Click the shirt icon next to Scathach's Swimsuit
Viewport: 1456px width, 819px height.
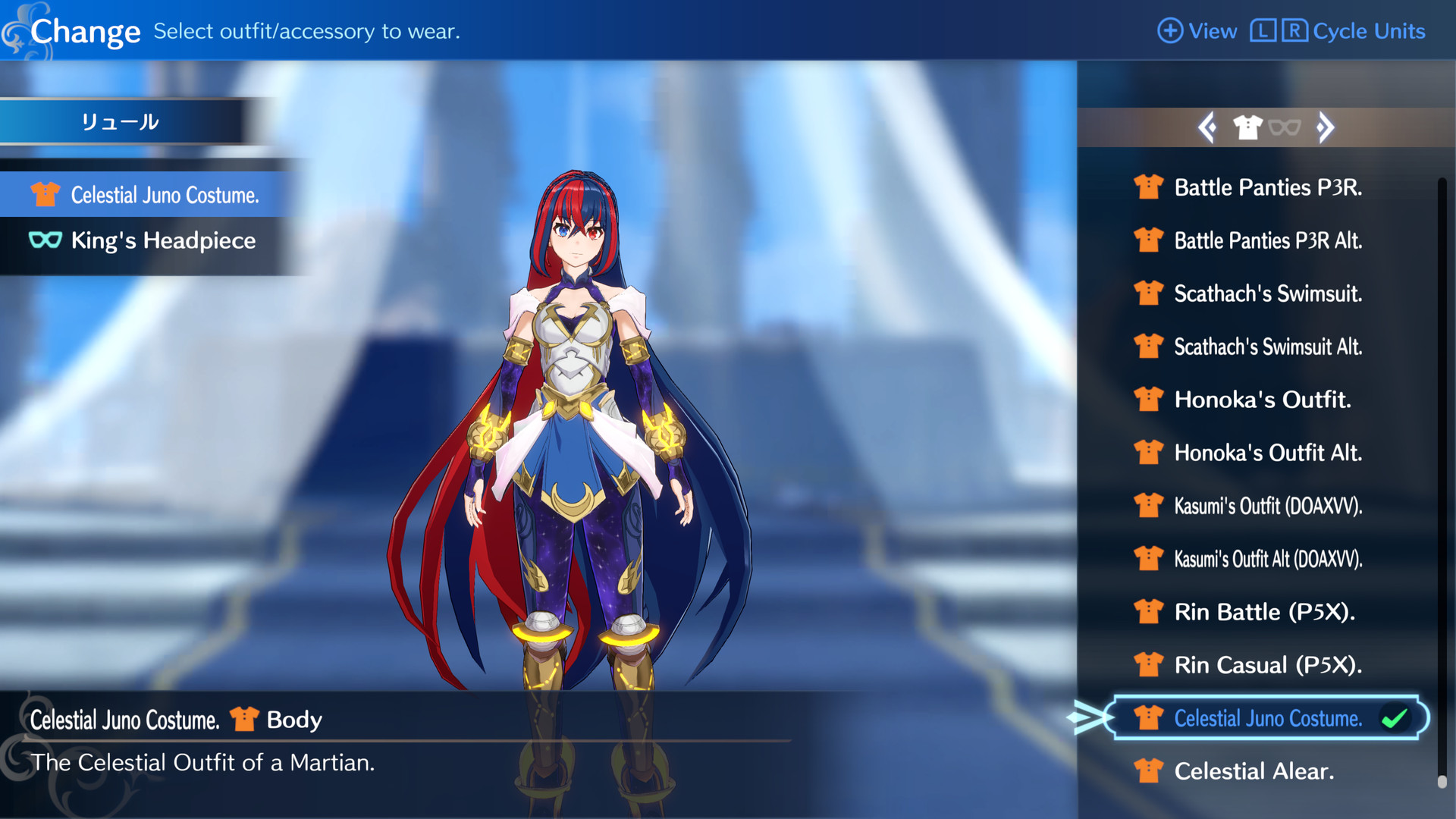coord(1148,293)
